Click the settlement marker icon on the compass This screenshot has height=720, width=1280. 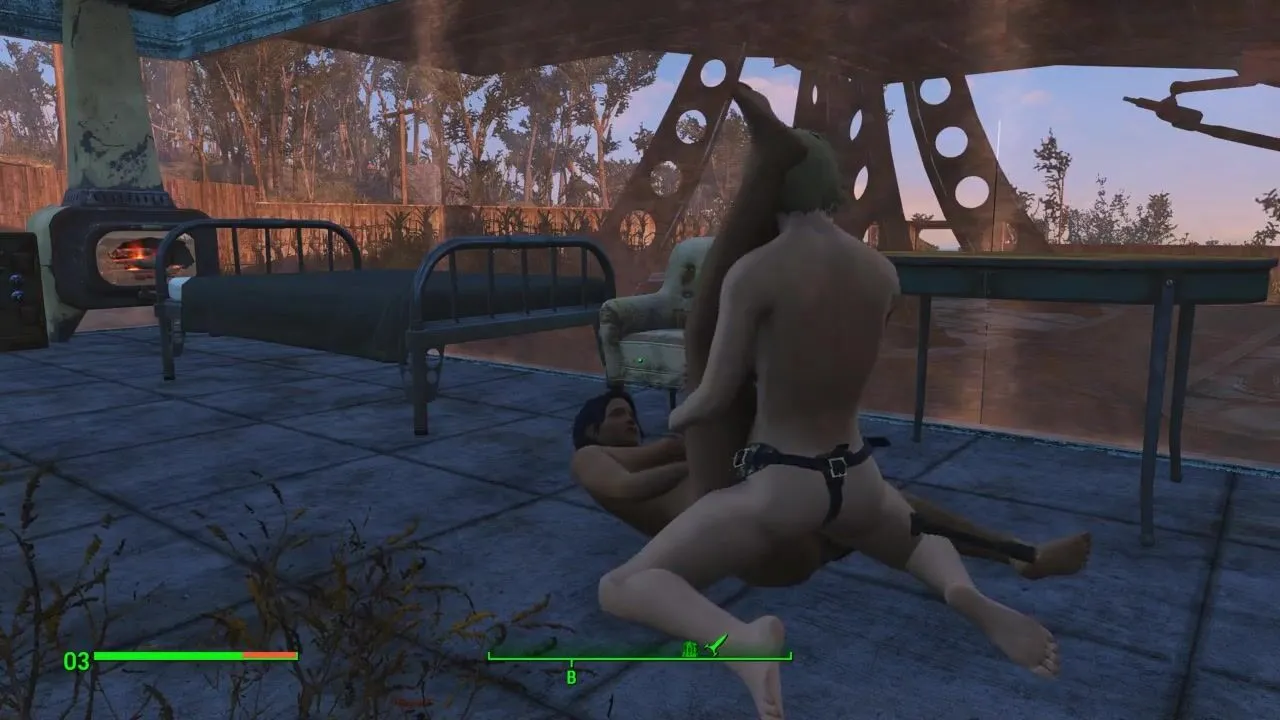[690, 648]
